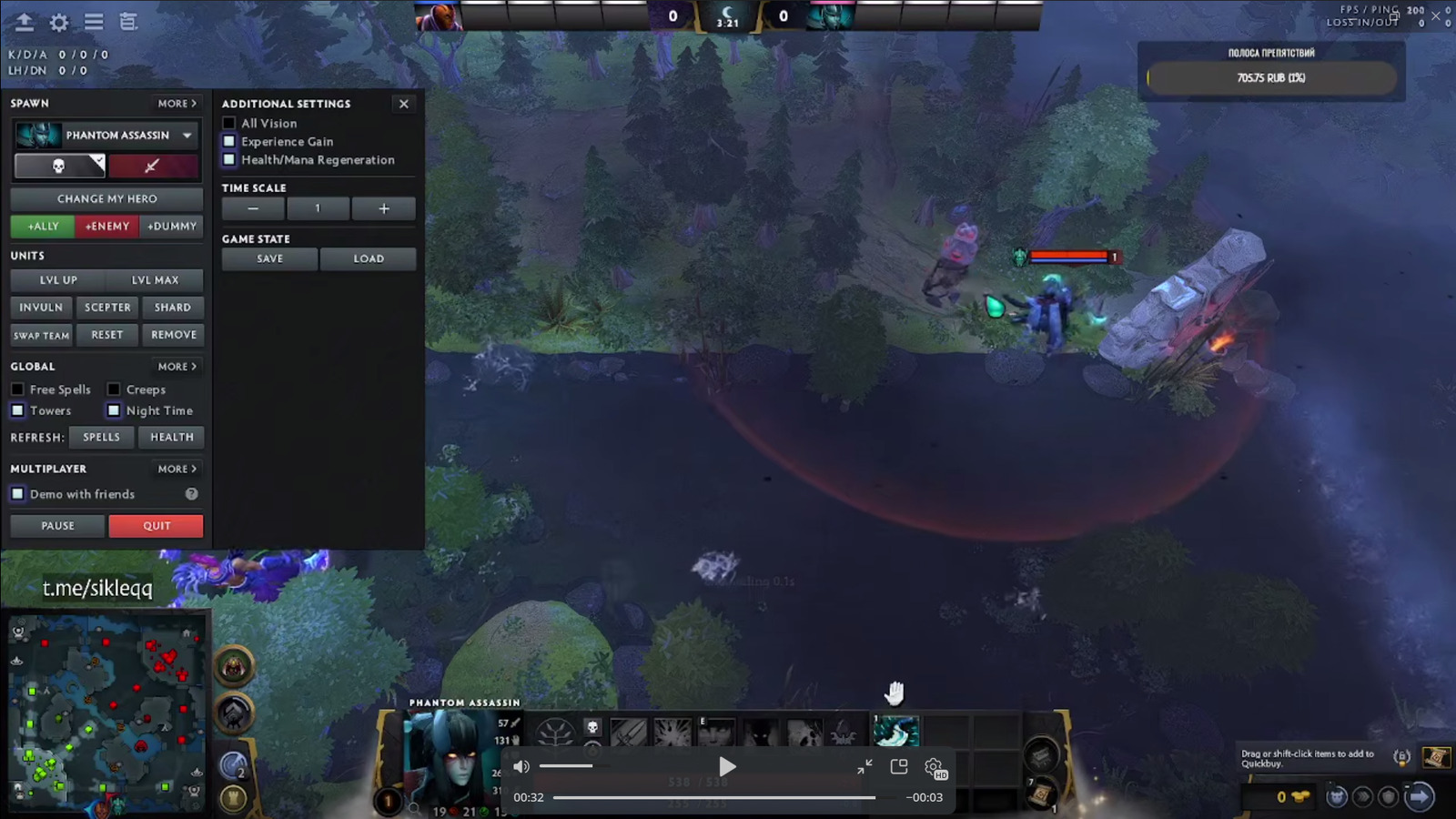Open the settings gear icon in top bar
This screenshot has width=1456, height=819.
[59, 22]
